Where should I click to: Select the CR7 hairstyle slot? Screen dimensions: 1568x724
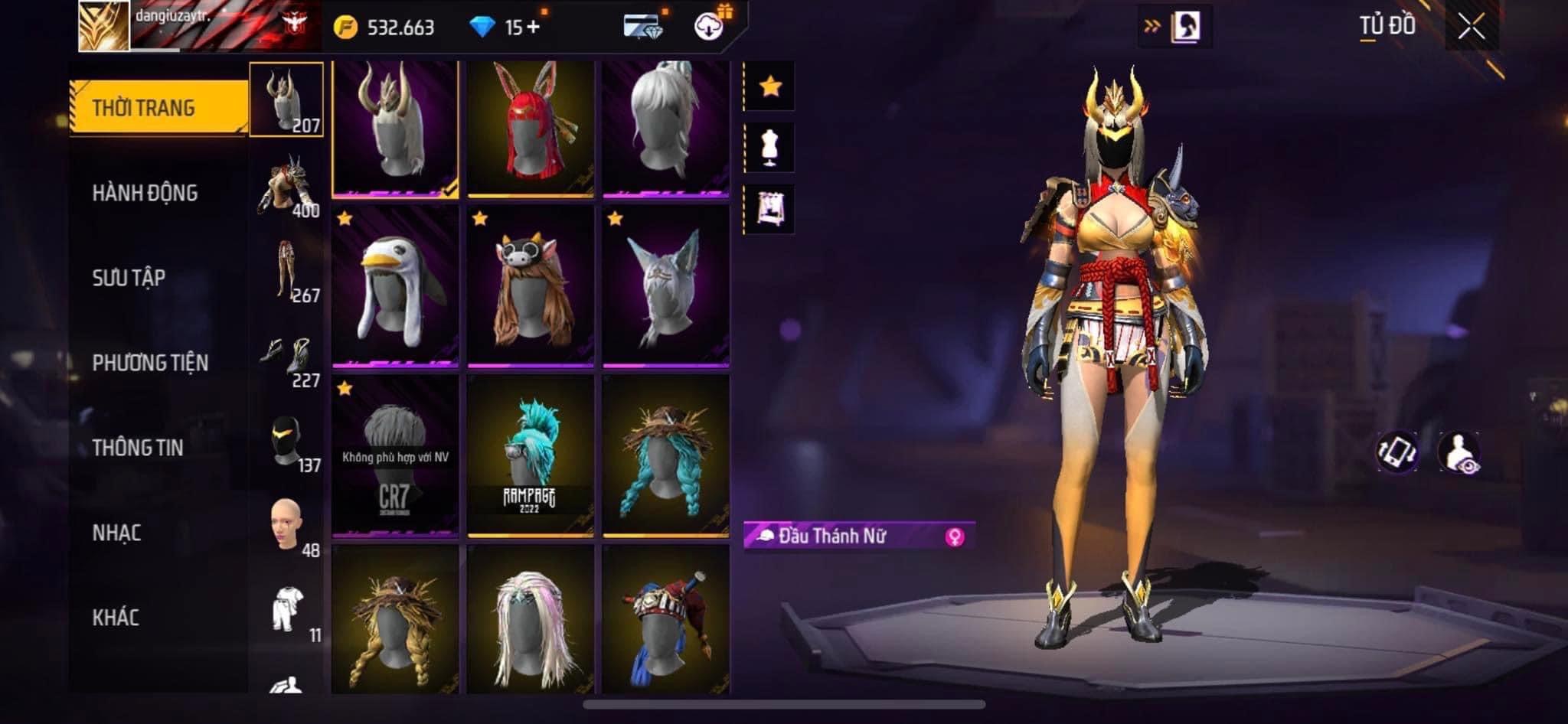click(x=396, y=456)
